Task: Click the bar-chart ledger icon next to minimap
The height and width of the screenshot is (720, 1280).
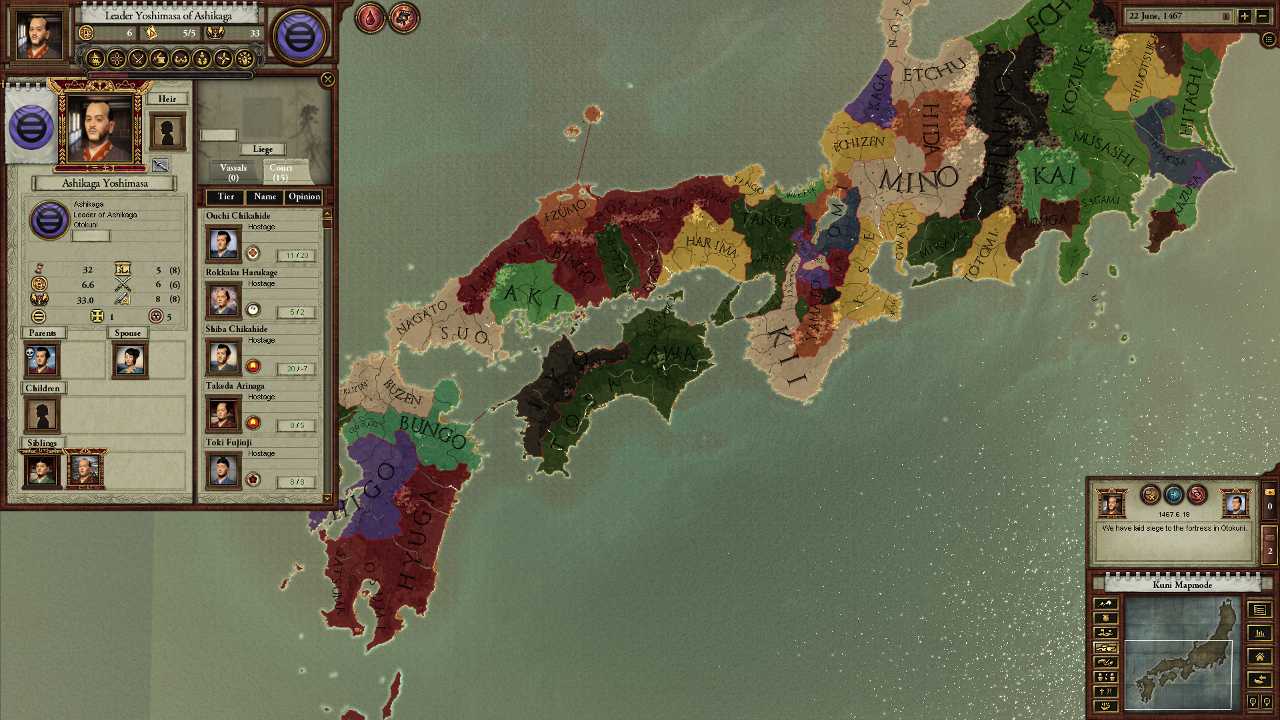Action: [1258, 634]
